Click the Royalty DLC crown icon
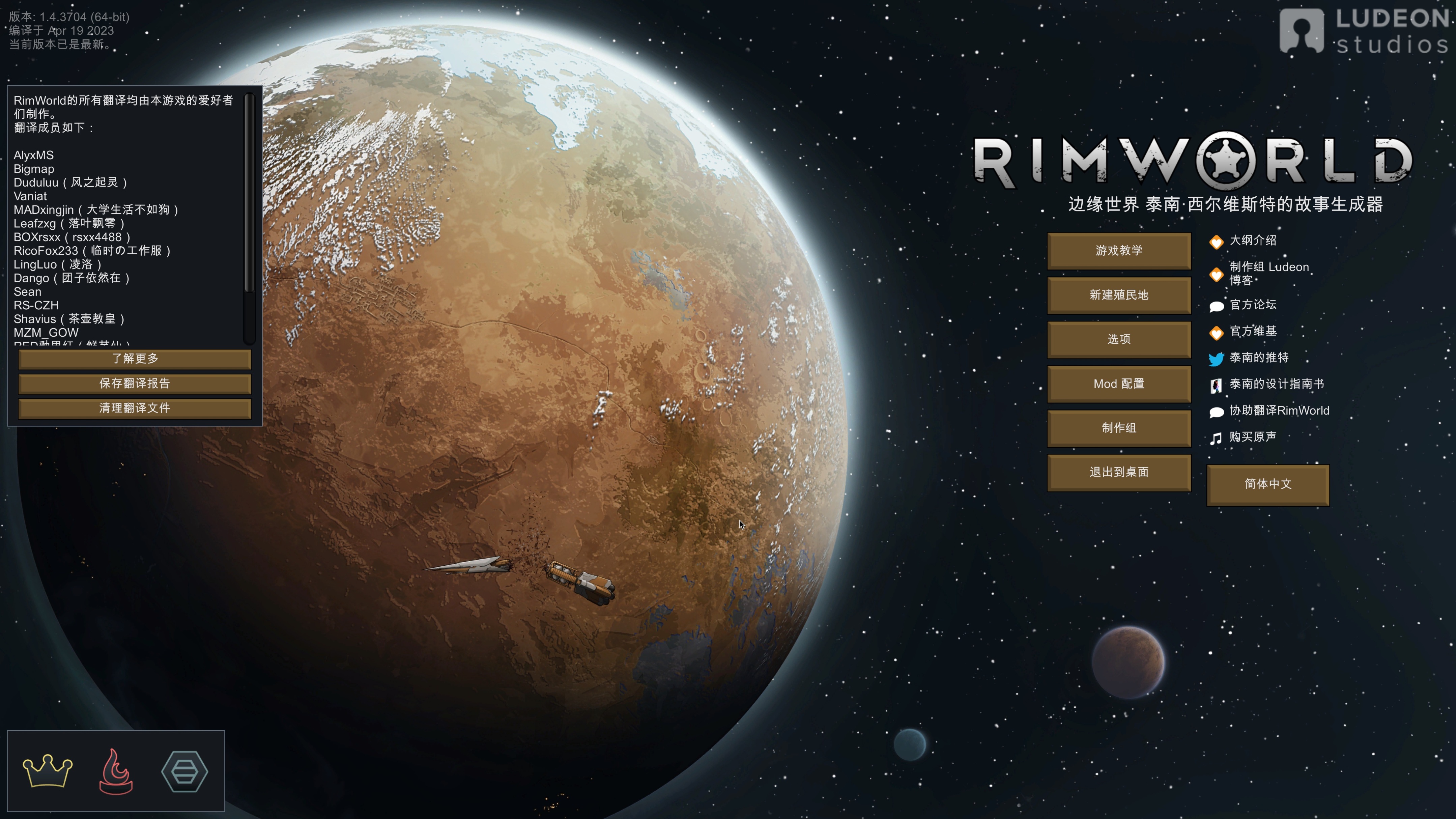 48,771
